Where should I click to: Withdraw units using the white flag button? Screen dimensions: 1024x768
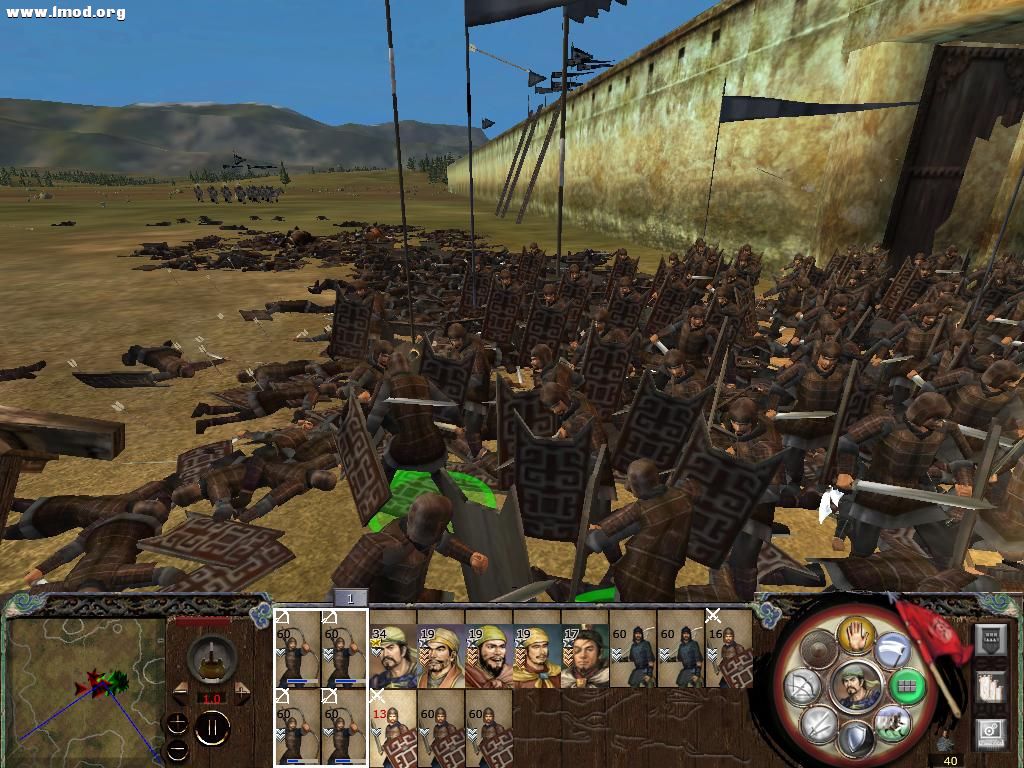coord(892,652)
